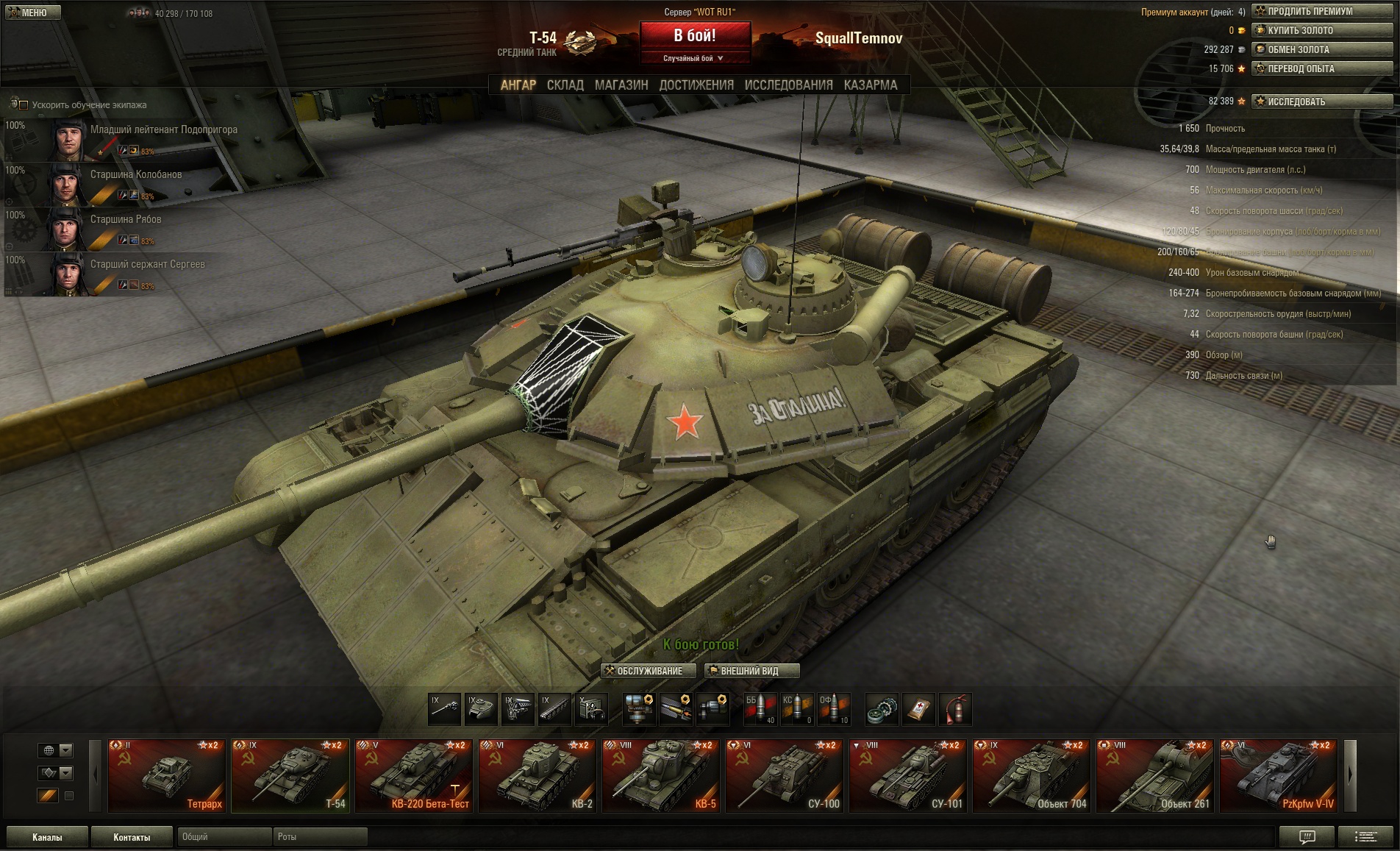Show the ИССЛЕДОВАНИЯ tab
The image size is (1400, 851).
click(x=788, y=85)
